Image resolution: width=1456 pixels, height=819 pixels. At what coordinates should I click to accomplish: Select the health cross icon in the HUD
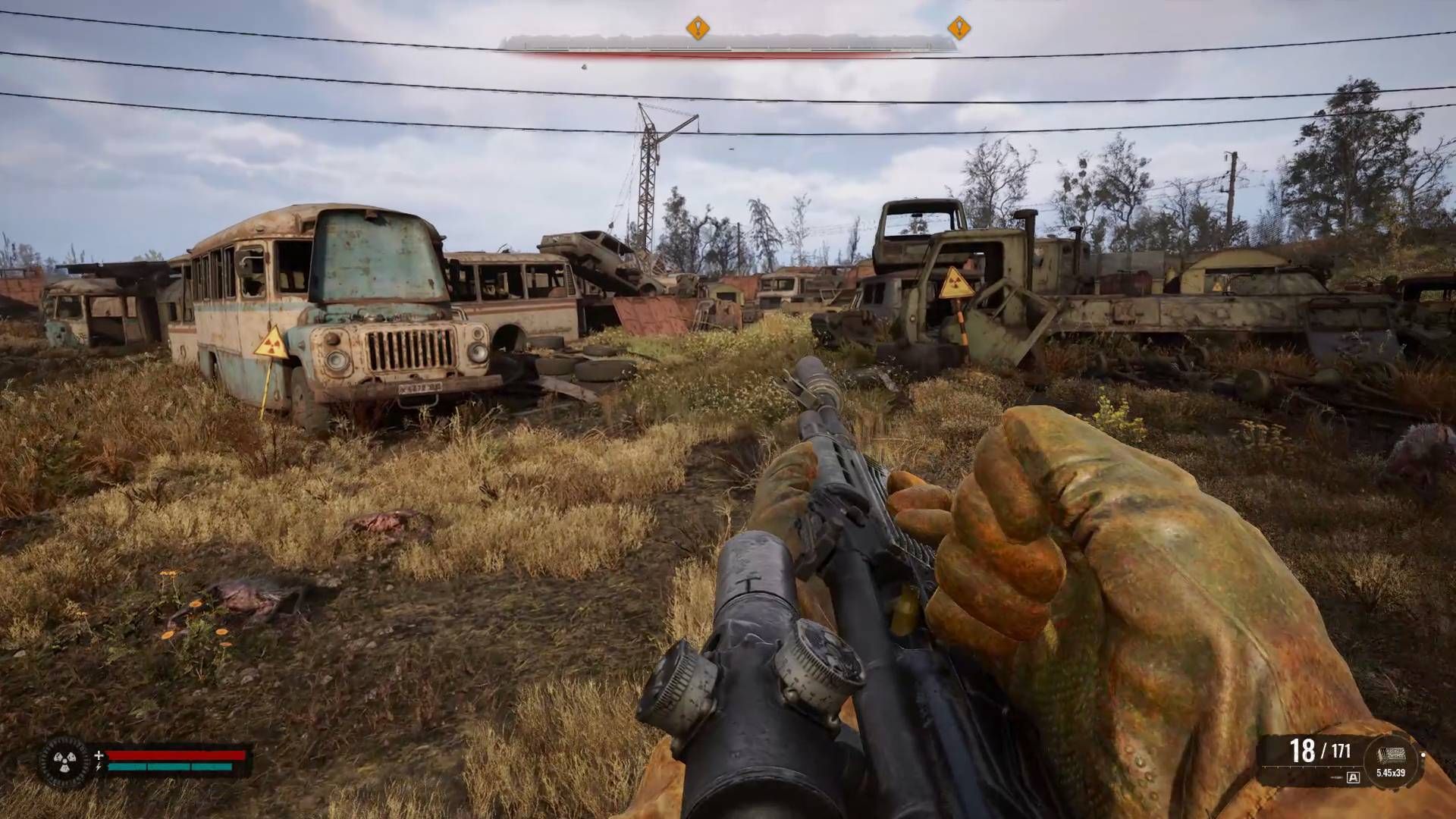[x=99, y=755]
